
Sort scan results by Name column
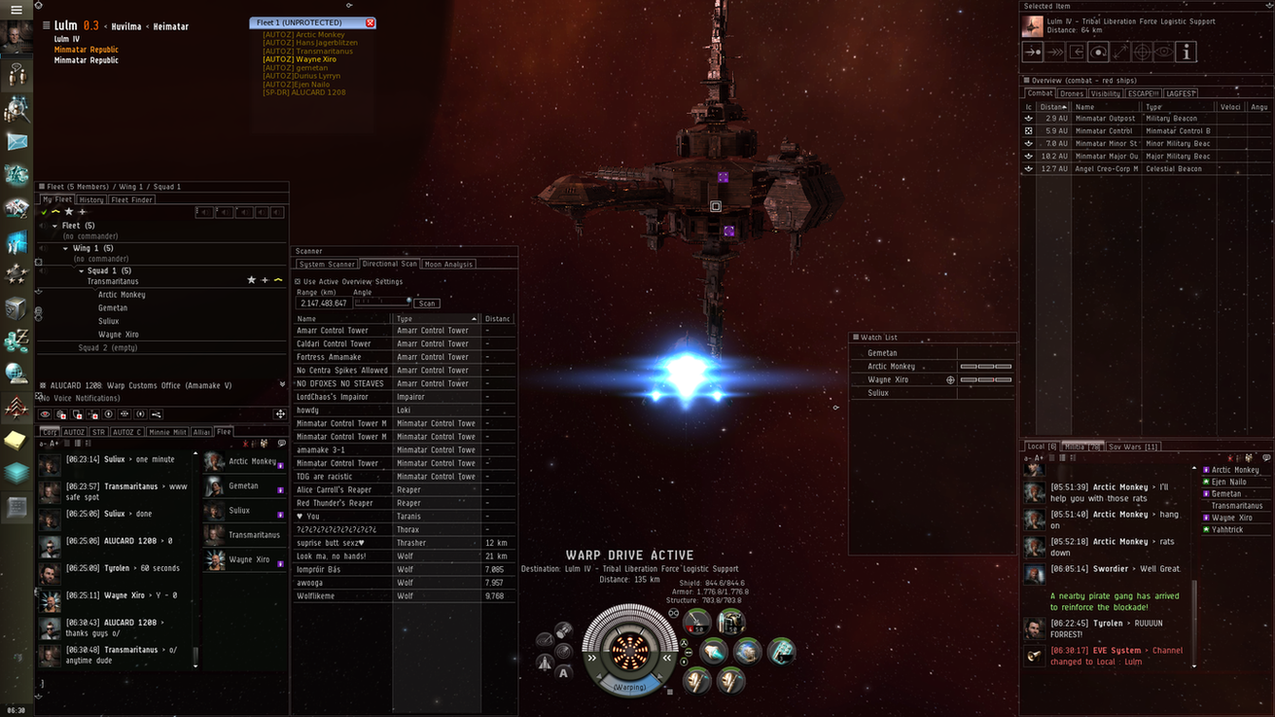340,319
